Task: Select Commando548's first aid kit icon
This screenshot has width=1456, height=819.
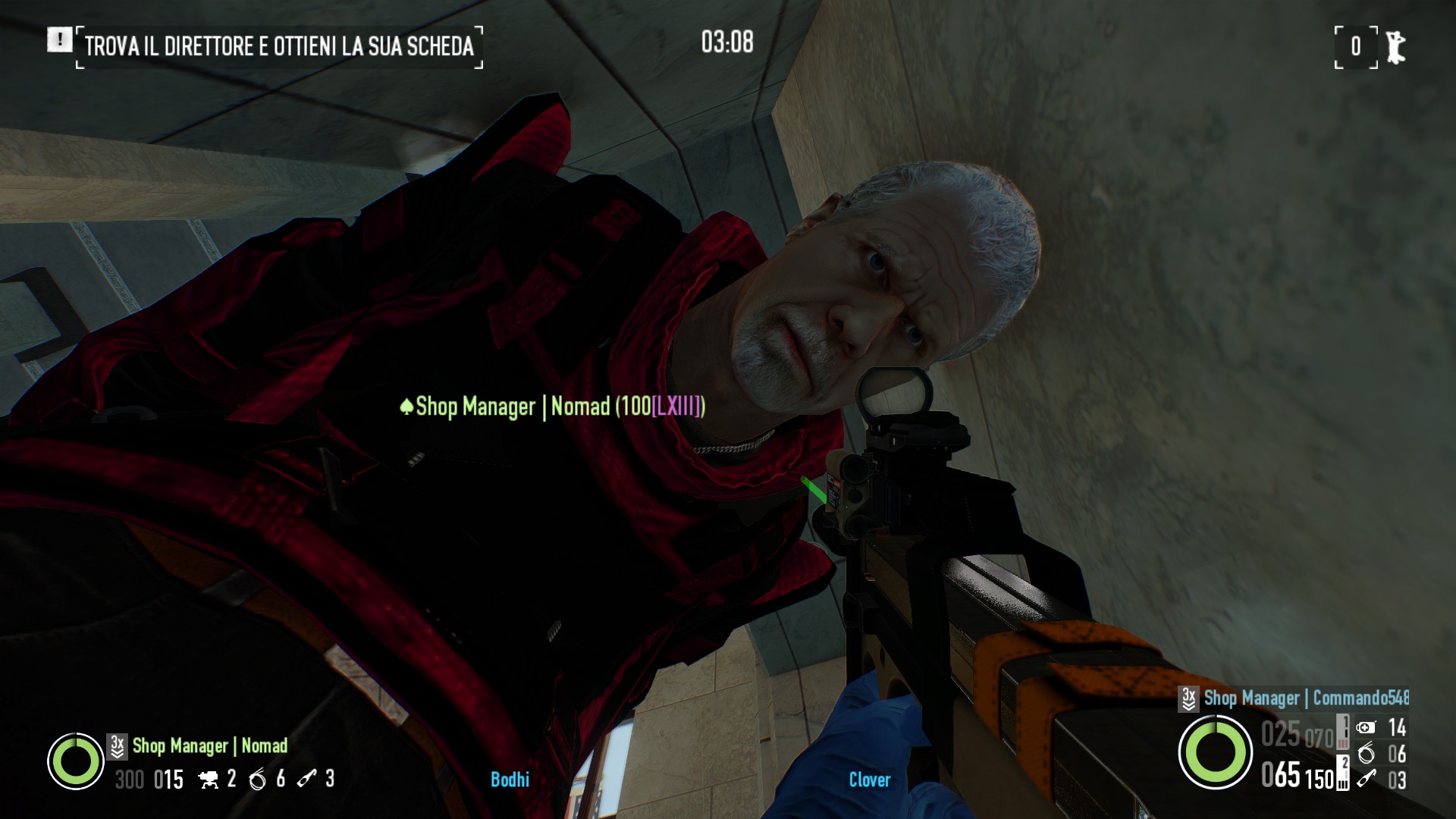Action: pyautogui.click(x=1366, y=728)
